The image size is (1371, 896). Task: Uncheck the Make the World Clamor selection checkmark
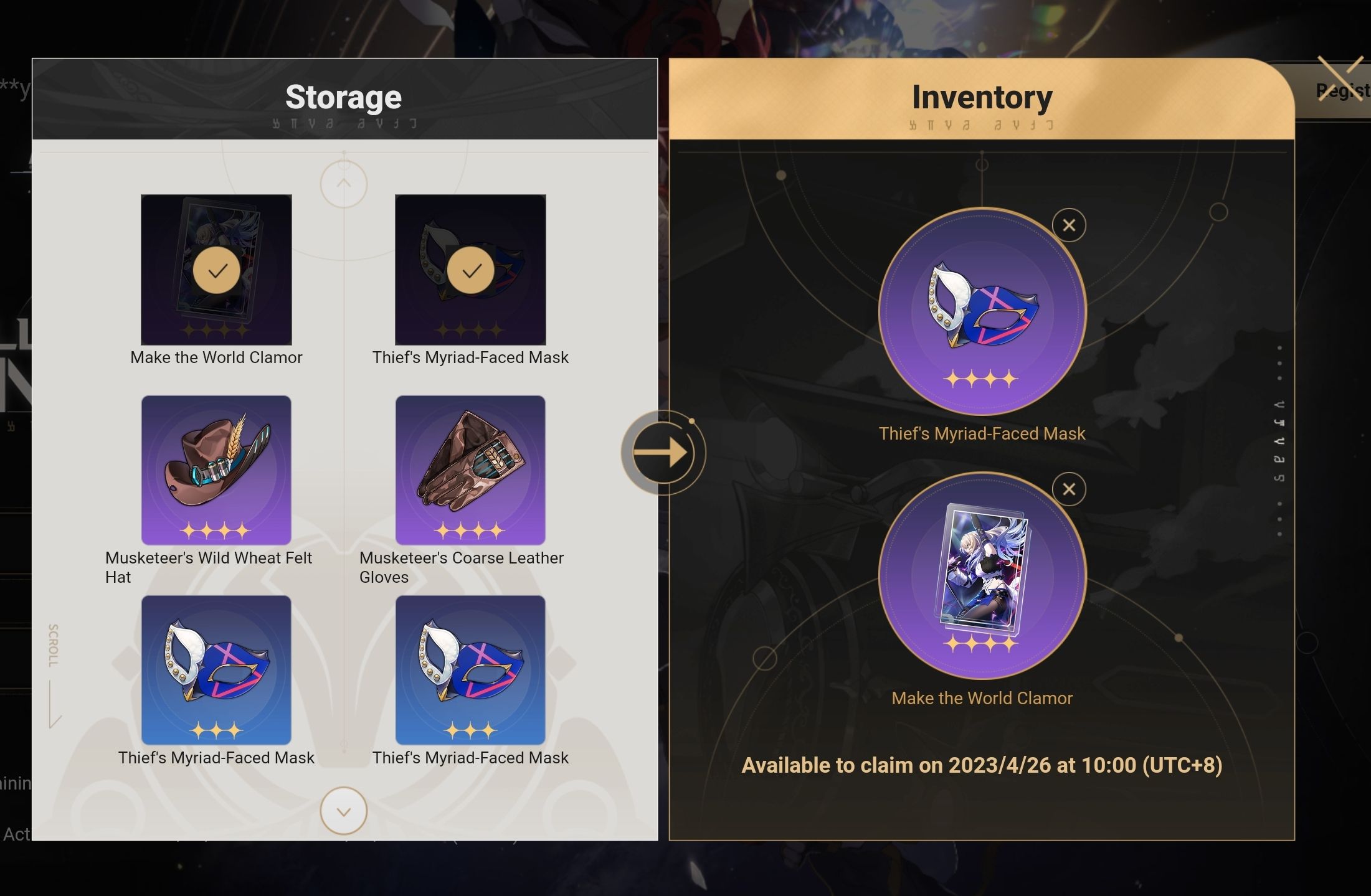pos(216,270)
